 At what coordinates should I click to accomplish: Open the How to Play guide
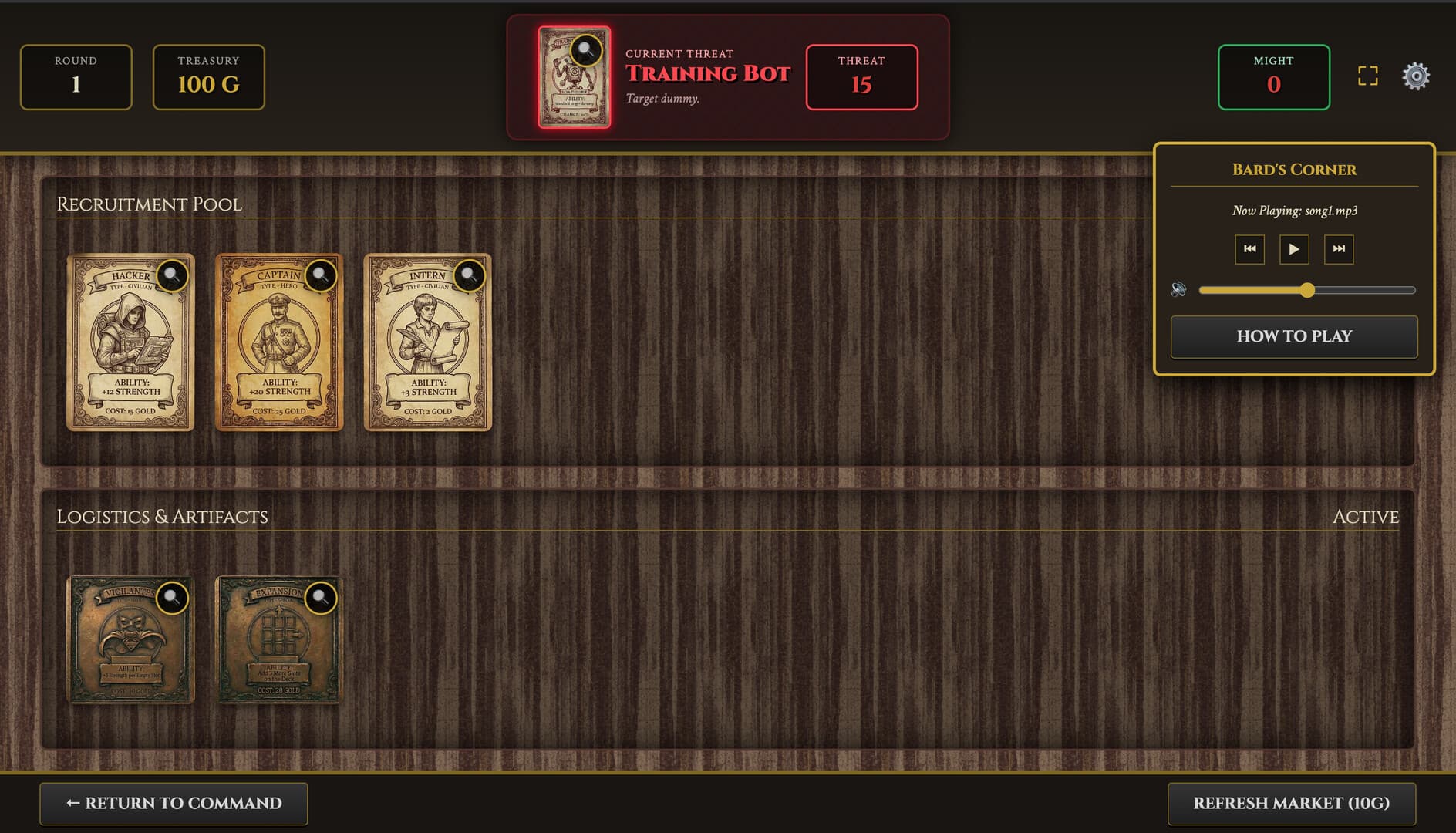1293,336
